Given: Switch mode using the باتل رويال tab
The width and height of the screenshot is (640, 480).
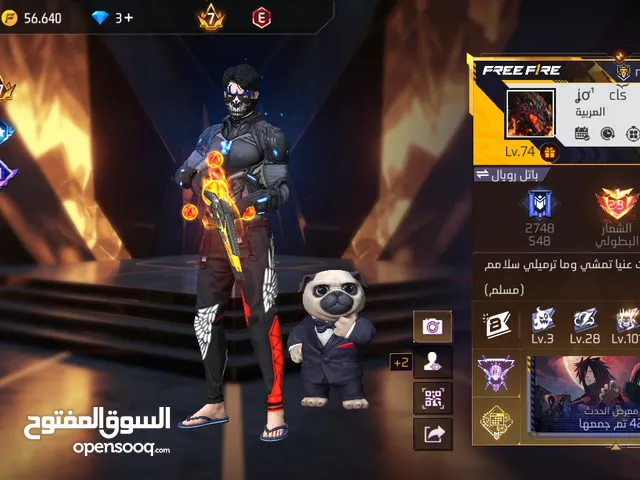Looking at the screenshot, I should coord(510,174).
